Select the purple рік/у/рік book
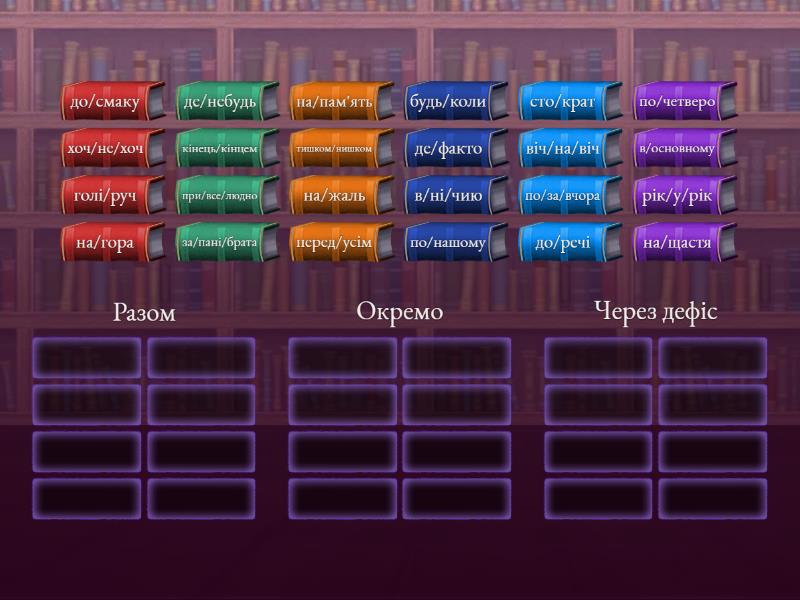800x600 pixels. click(x=677, y=196)
